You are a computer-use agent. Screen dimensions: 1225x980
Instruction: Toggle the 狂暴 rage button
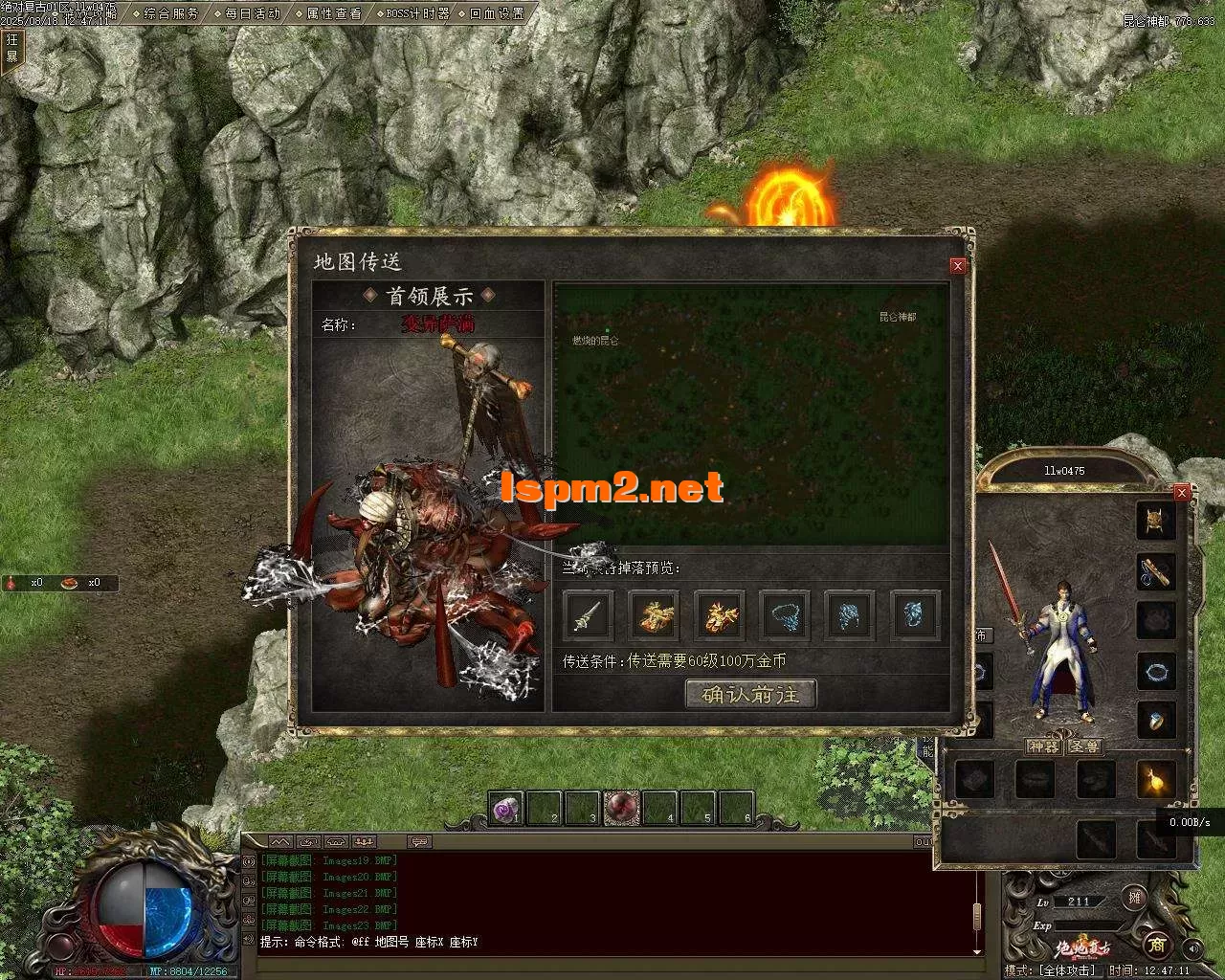12,48
